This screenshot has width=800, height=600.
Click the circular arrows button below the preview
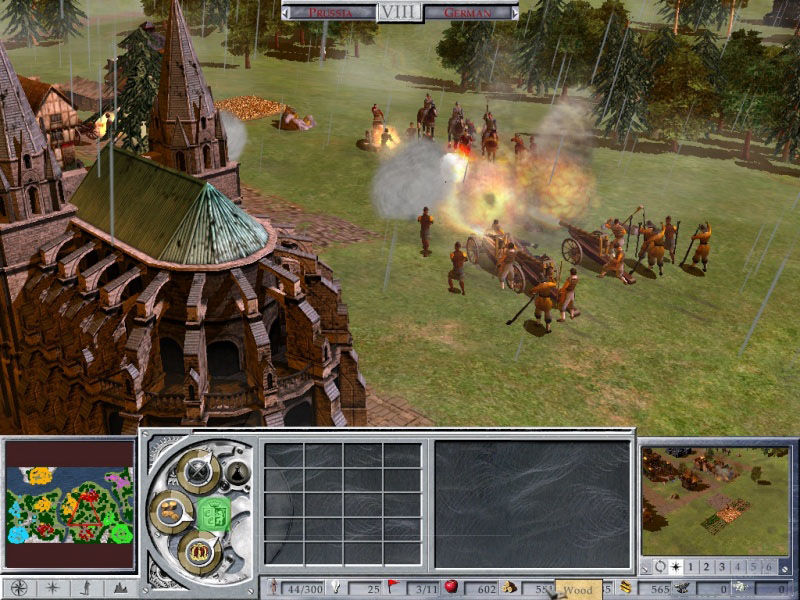pyautogui.click(x=660, y=567)
